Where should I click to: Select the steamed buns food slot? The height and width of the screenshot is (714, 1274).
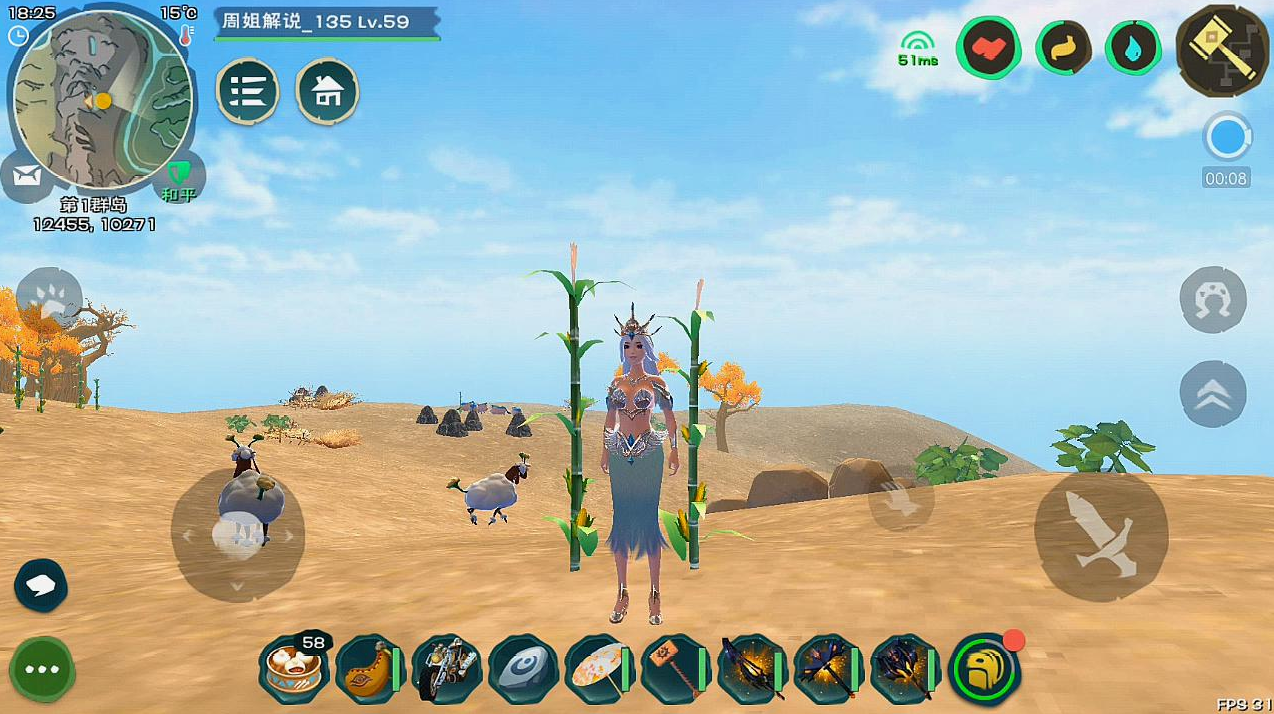[292, 668]
